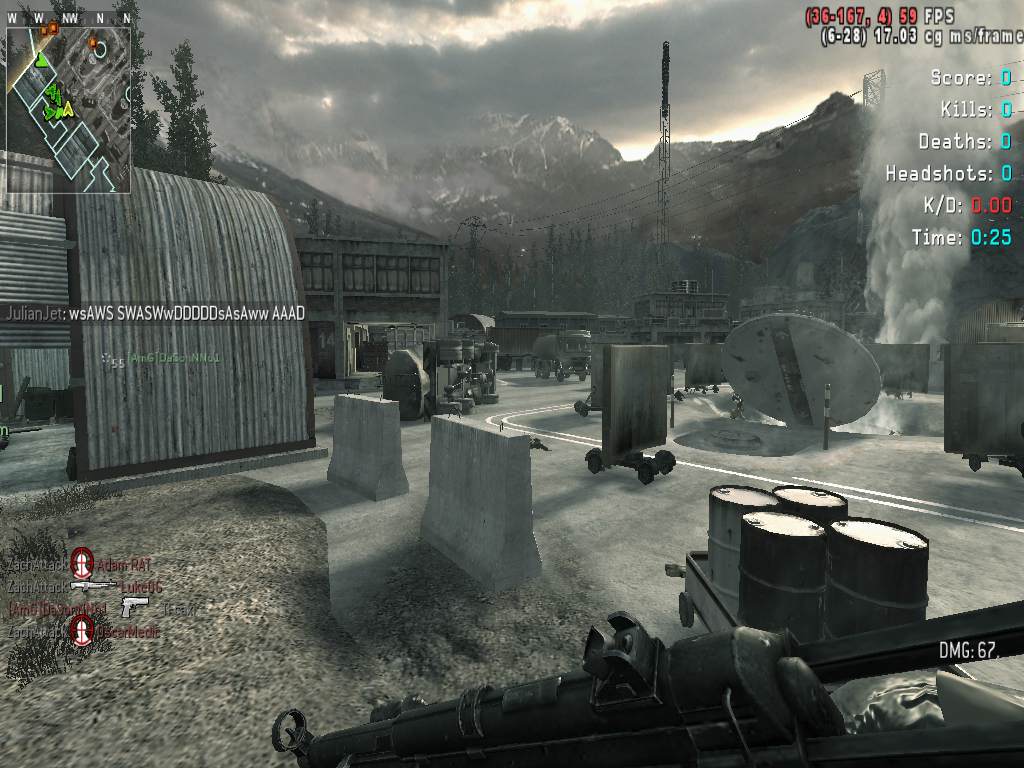Select the yellow player arrow on the minimap
Screen dimensions: 1024x768
pos(65,110)
